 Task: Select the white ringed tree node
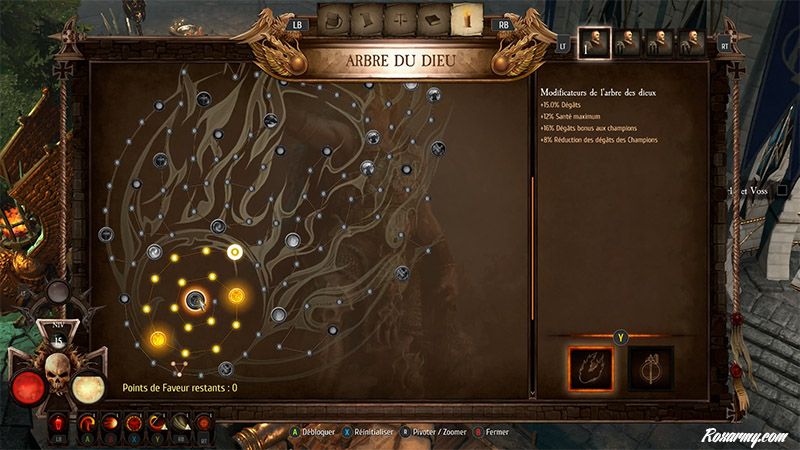tap(235, 252)
